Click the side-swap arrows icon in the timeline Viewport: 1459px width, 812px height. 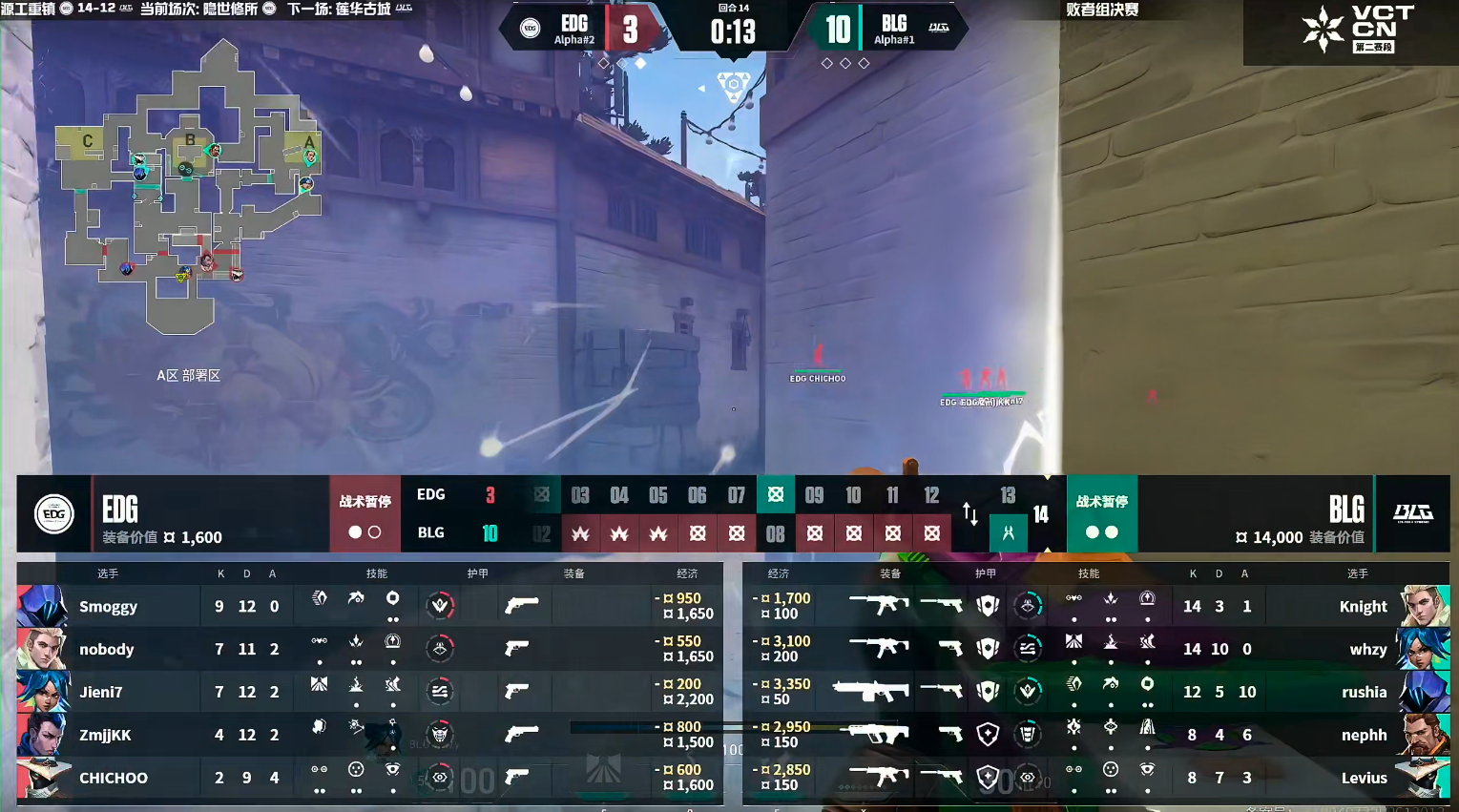pos(969,514)
